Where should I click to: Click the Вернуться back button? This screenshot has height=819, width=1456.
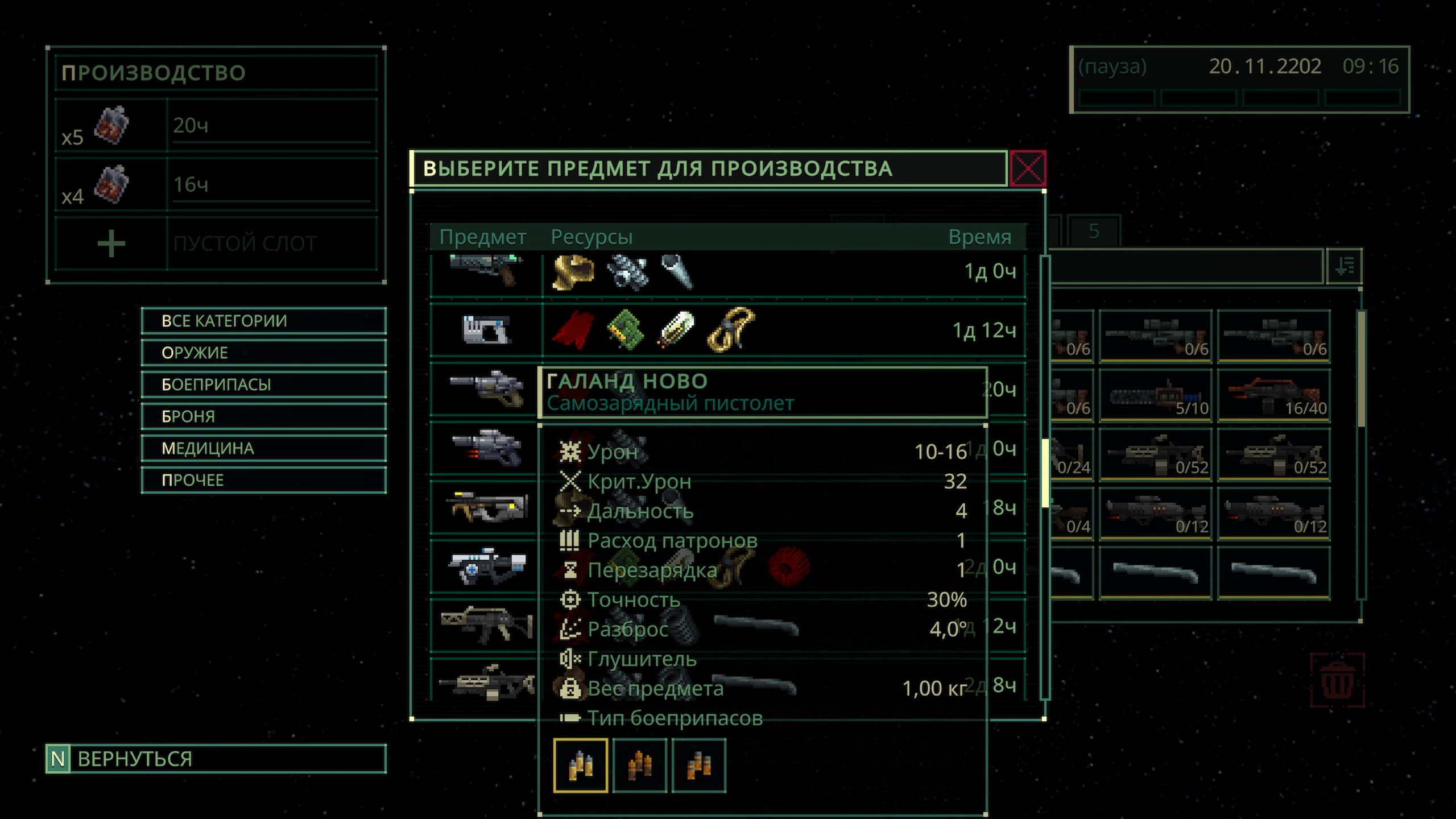point(216,759)
